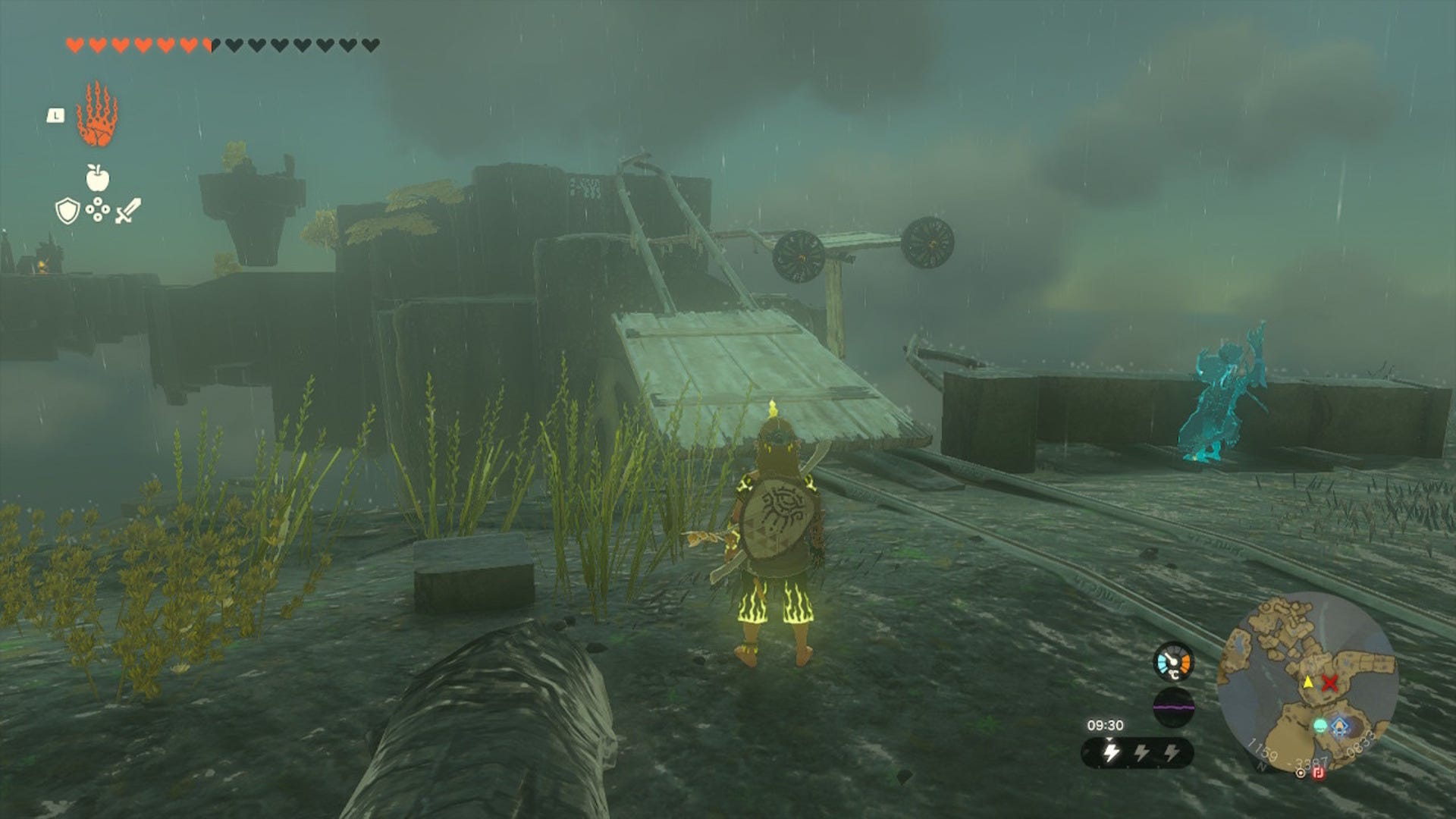
Task: Click the L button prompt
Action: (x=55, y=116)
